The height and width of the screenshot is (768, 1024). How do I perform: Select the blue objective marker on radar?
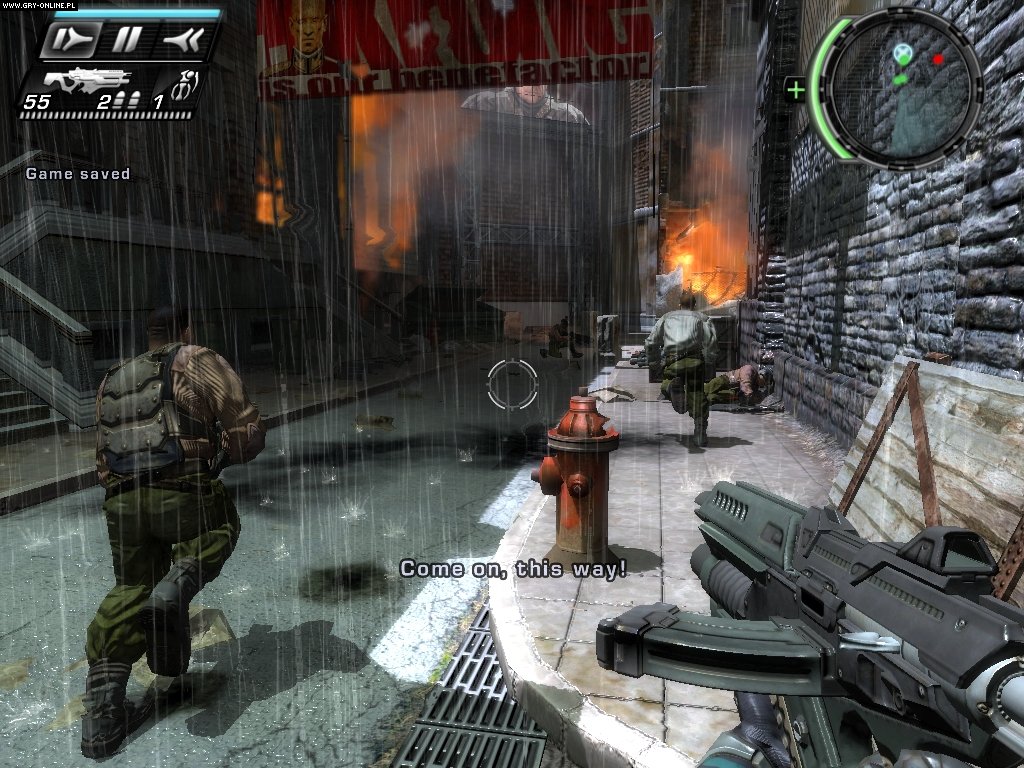click(903, 51)
